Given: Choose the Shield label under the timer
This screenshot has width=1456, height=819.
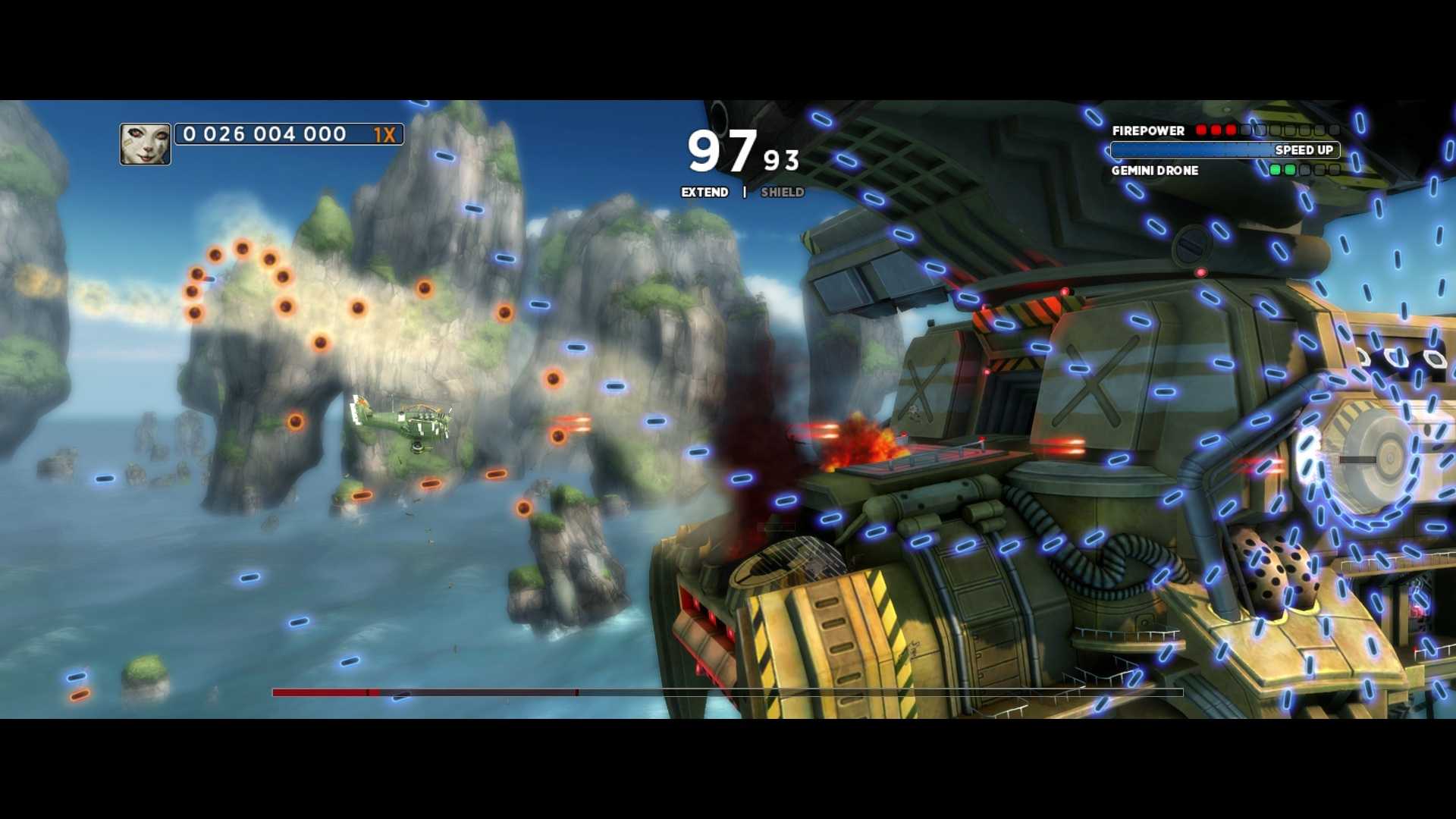Looking at the screenshot, I should (782, 193).
